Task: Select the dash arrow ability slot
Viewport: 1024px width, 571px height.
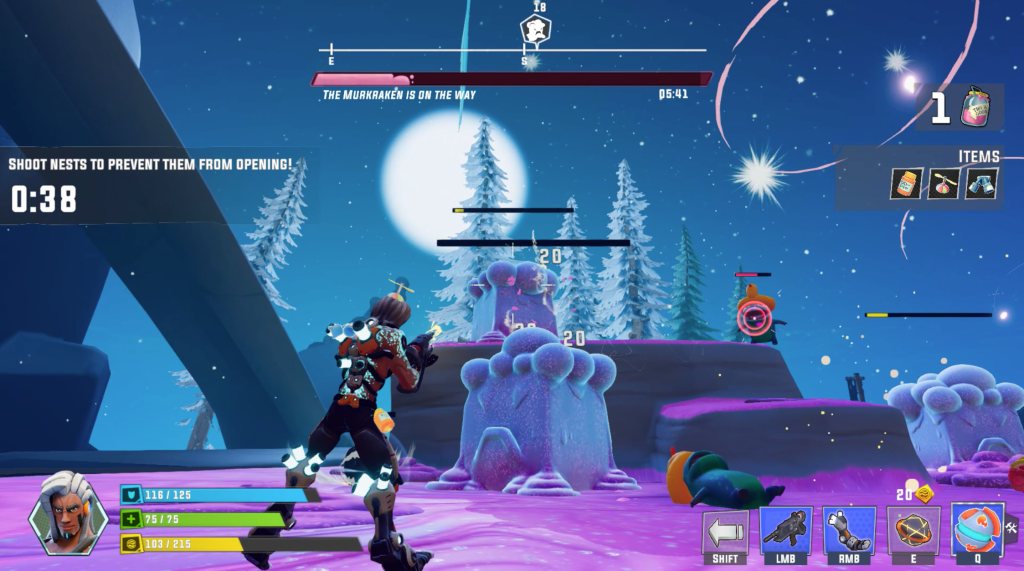Action: pos(725,530)
